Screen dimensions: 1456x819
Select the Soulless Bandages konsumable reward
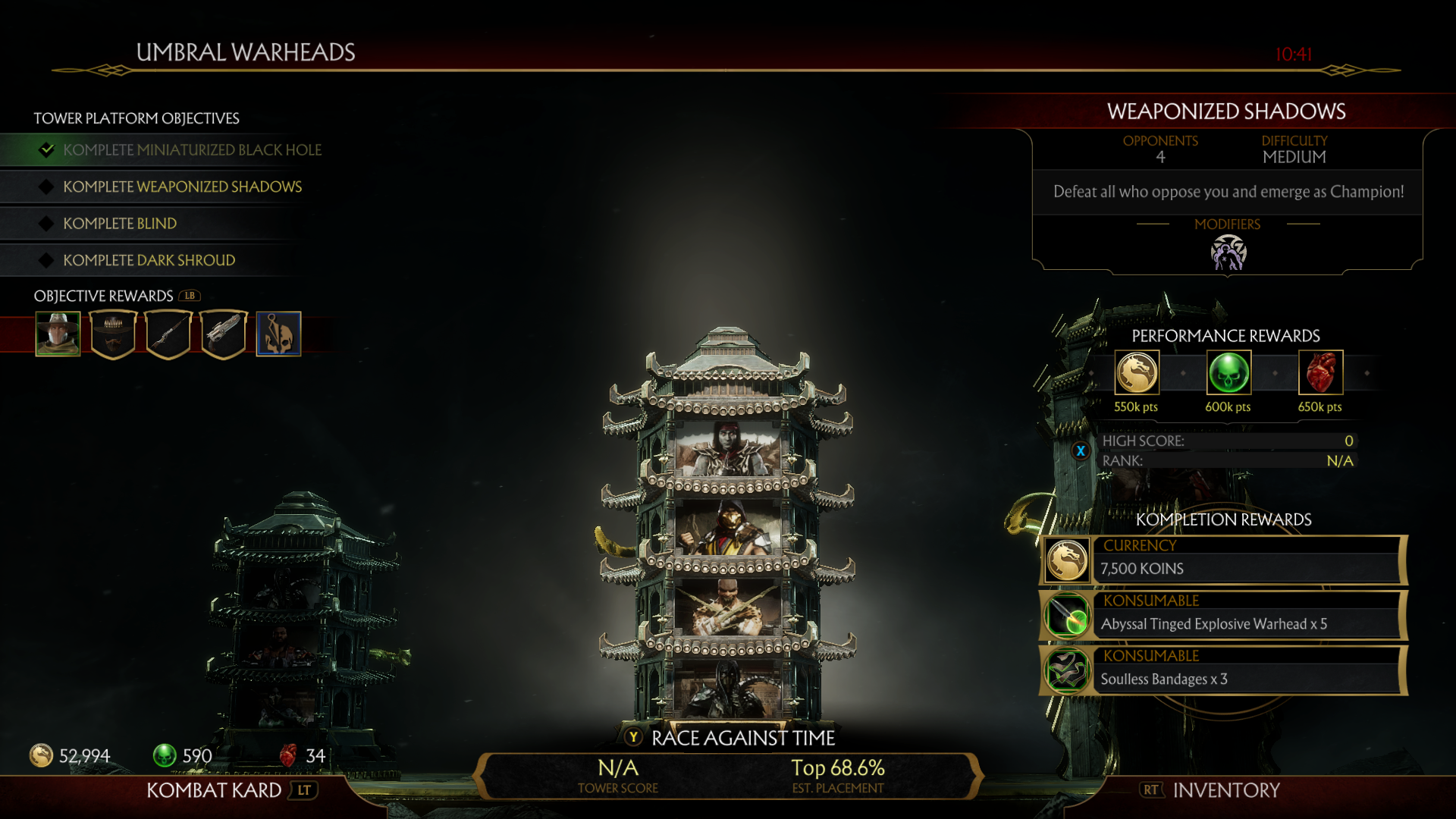pyautogui.click(x=1224, y=671)
